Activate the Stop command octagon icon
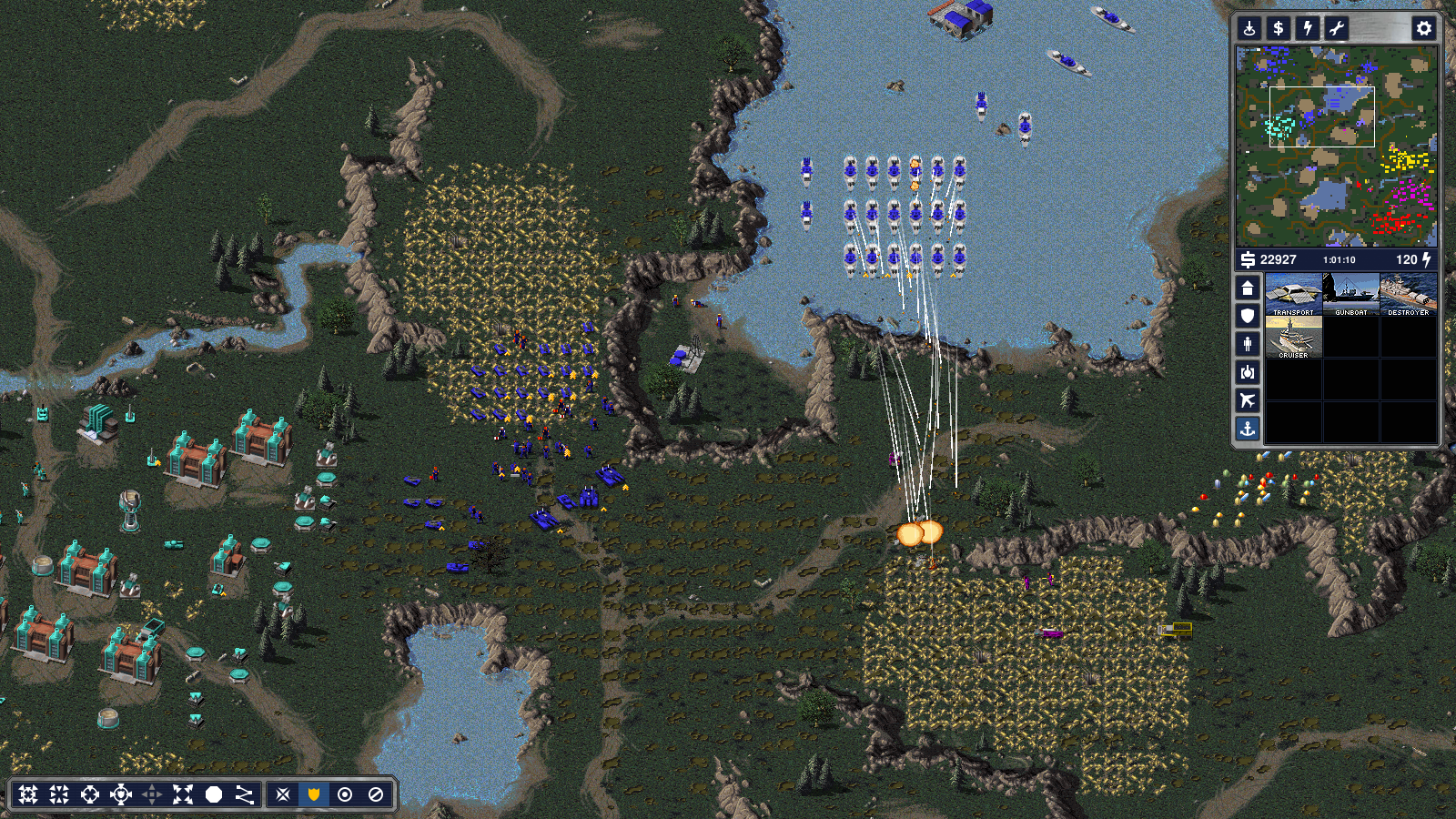1456x819 pixels. tap(214, 794)
